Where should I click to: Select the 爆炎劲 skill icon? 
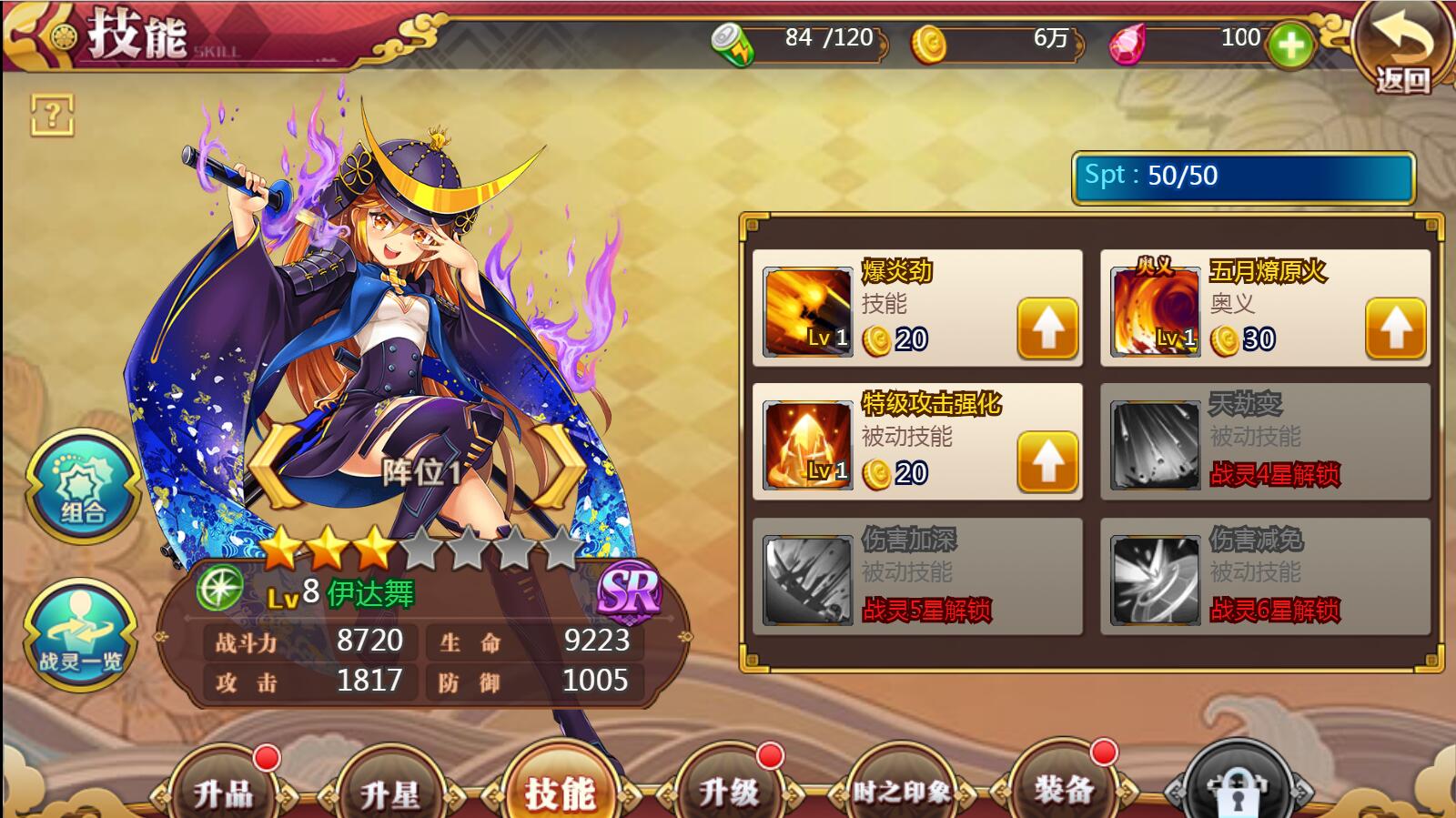(x=807, y=311)
